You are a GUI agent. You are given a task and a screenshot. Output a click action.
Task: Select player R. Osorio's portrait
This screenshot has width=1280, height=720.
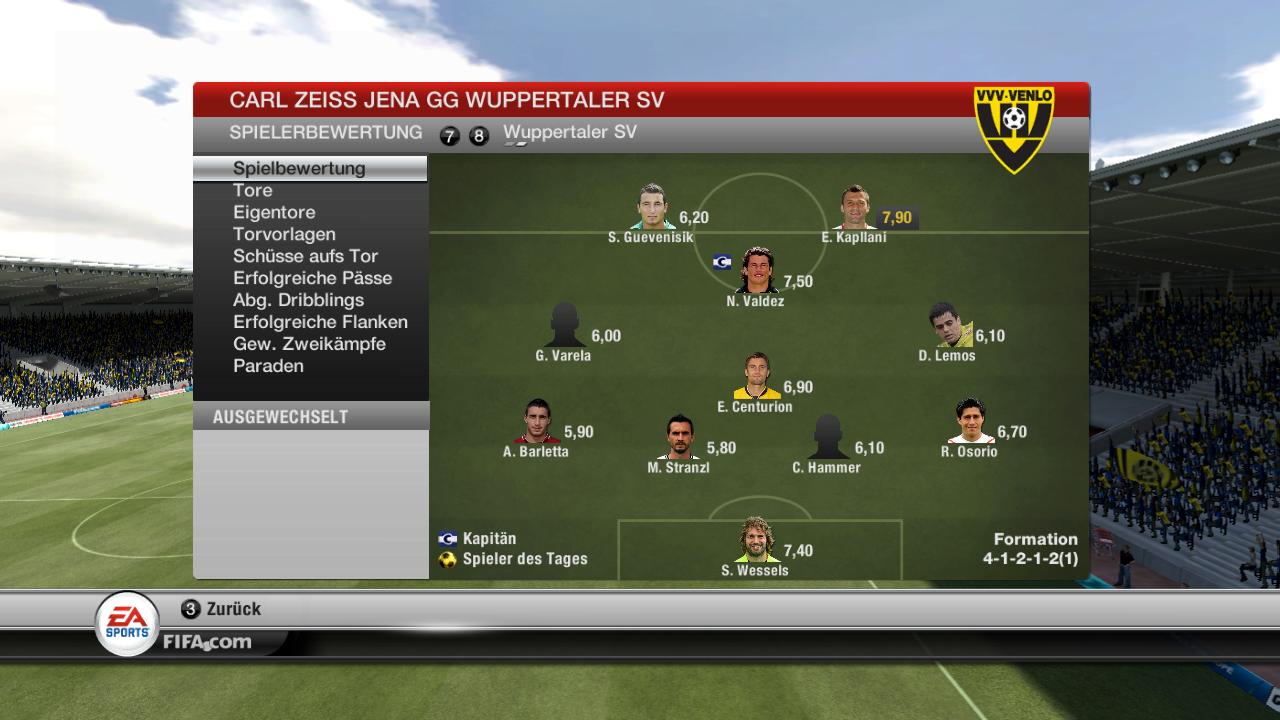[x=970, y=422]
